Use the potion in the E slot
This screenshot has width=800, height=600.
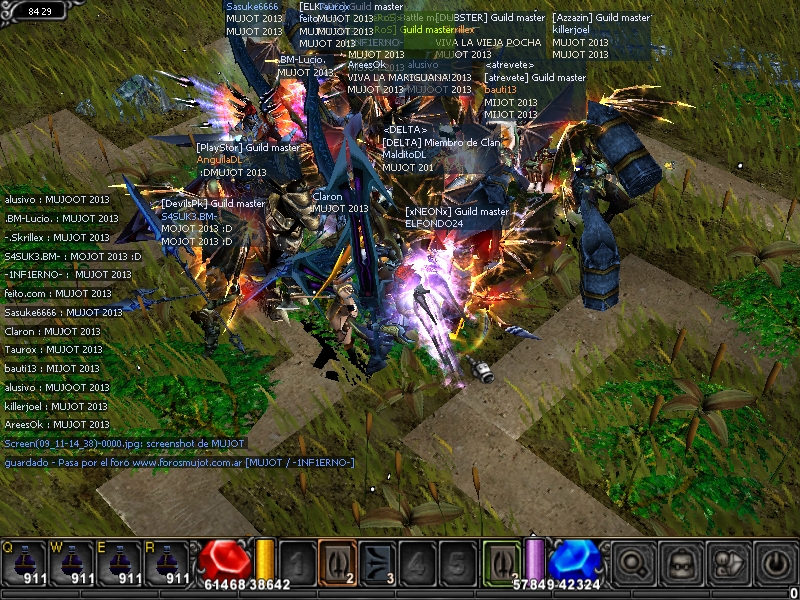[x=120, y=563]
